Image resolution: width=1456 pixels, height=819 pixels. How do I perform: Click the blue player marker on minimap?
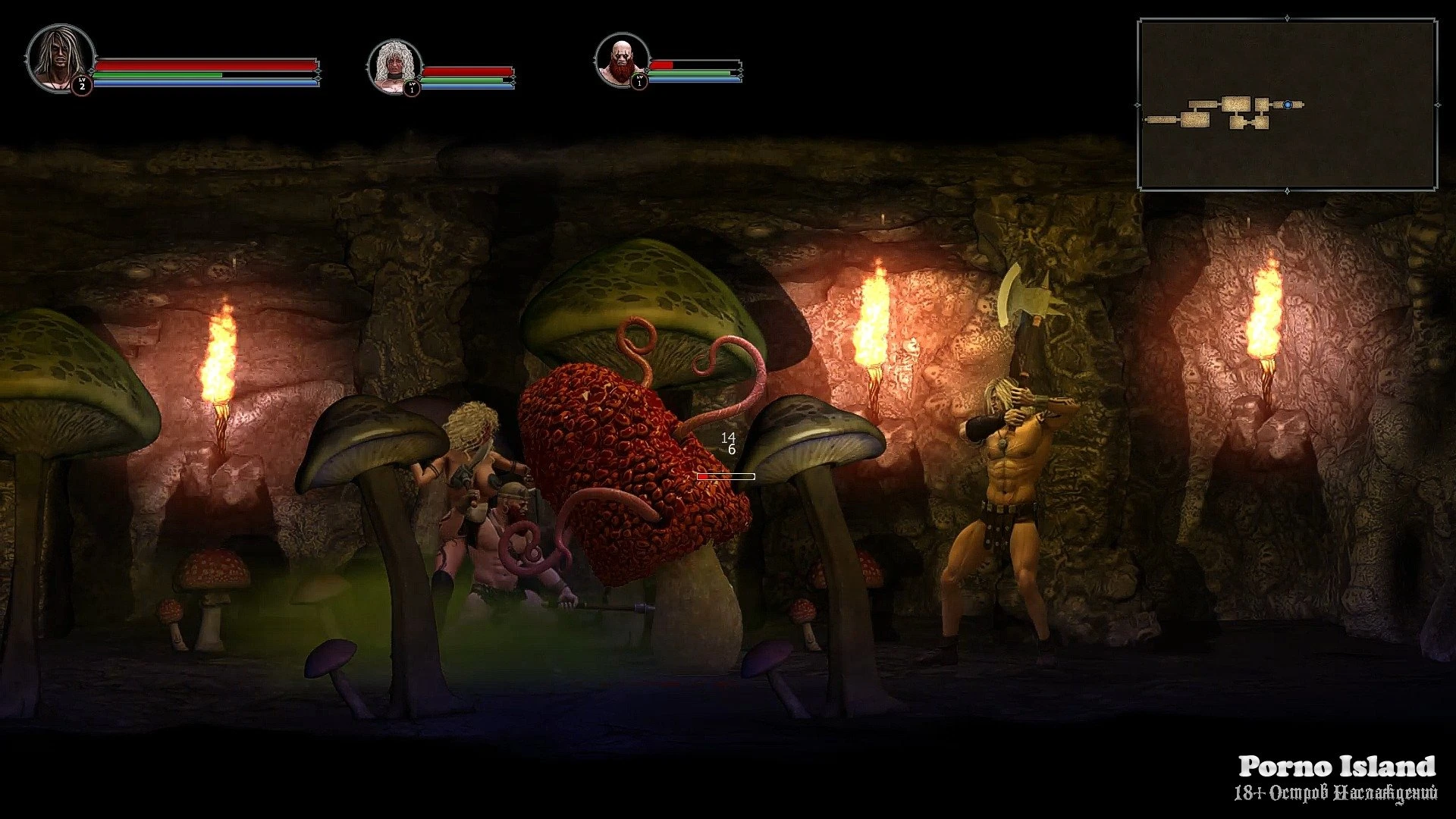pos(1288,105)
